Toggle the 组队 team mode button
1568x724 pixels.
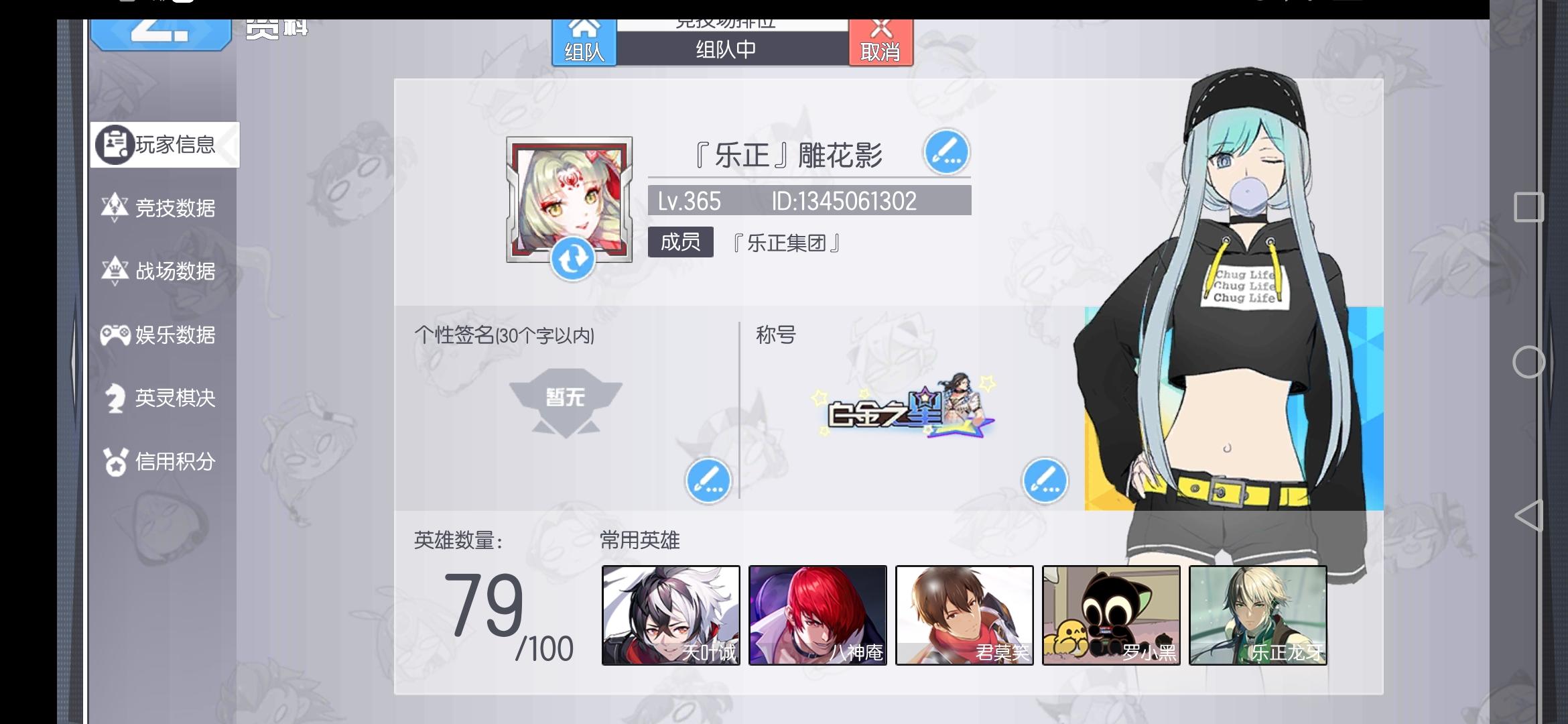(583, 42)
